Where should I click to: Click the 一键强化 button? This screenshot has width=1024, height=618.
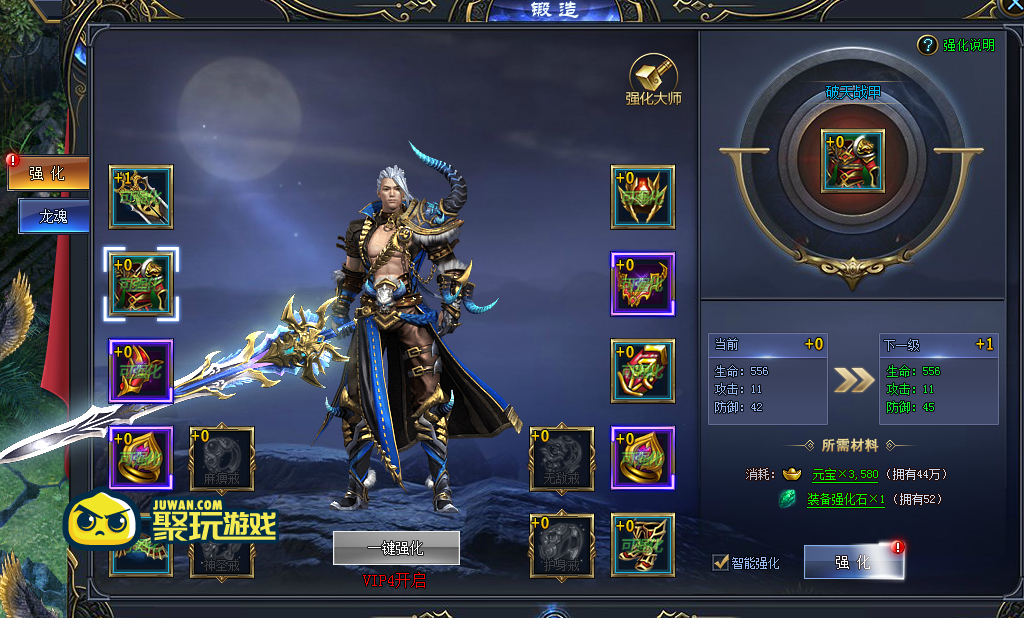point(396,548)
